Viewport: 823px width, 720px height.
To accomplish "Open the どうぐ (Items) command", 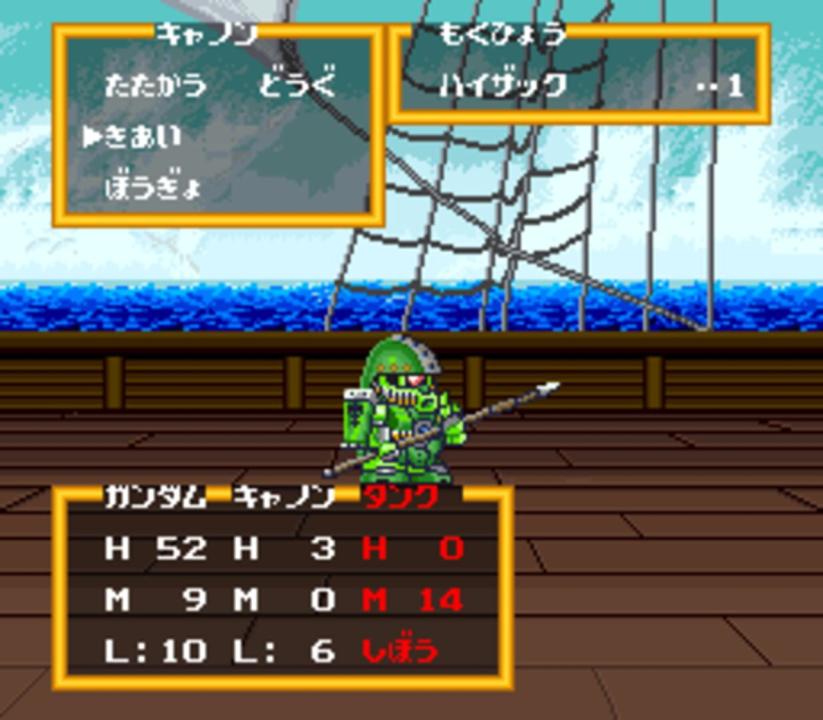I will click(x=298, y=84).
